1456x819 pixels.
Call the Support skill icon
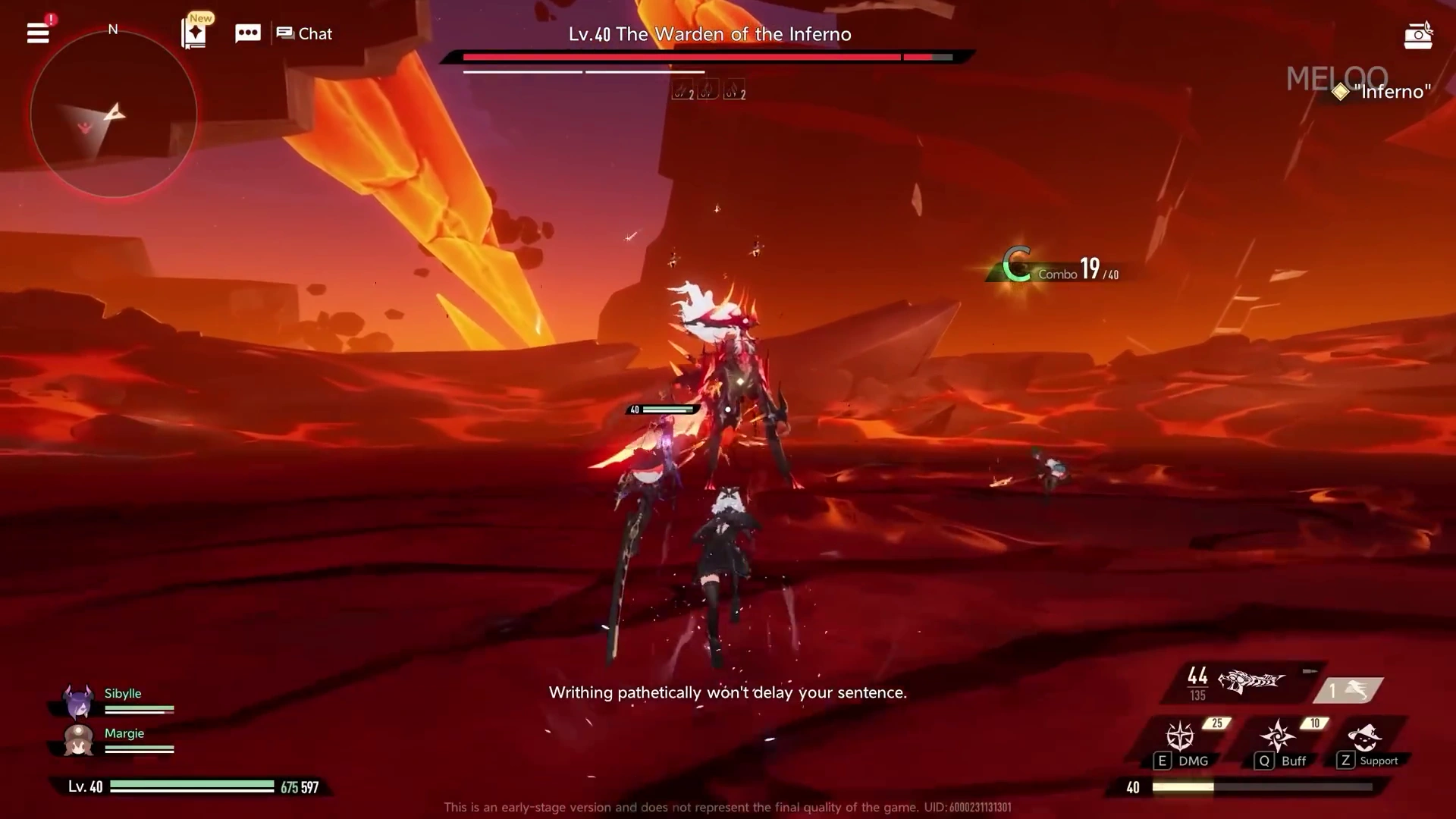click(1365, 737)
